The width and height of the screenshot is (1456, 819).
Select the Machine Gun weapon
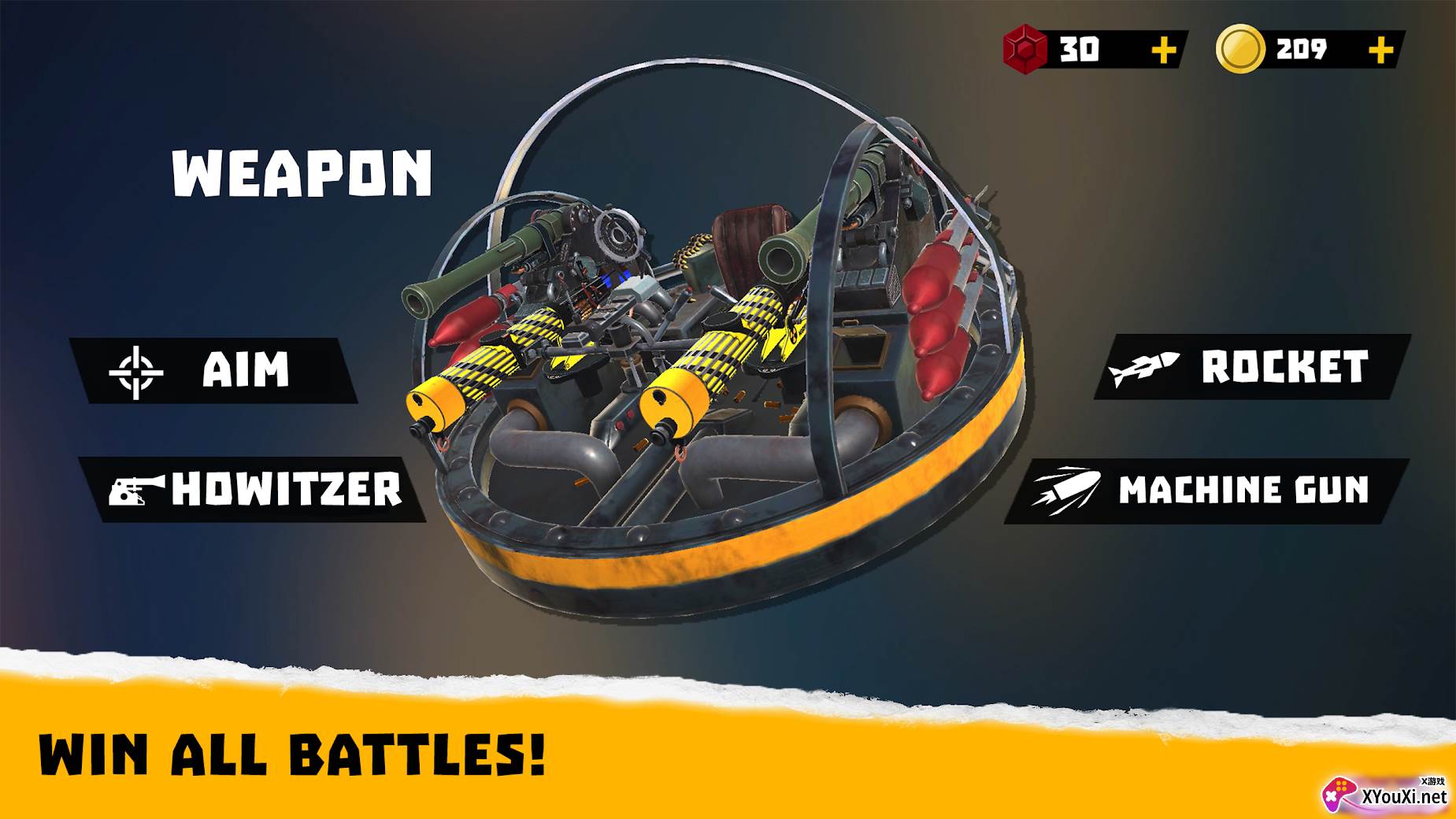(1206, 491)
